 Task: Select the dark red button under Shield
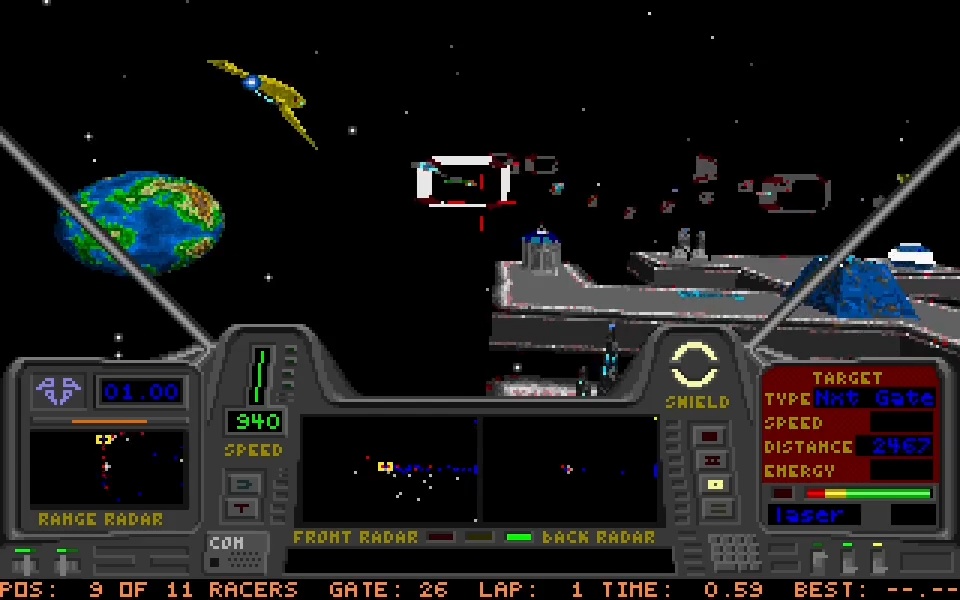pyautogui.click(x=711, y=437)
